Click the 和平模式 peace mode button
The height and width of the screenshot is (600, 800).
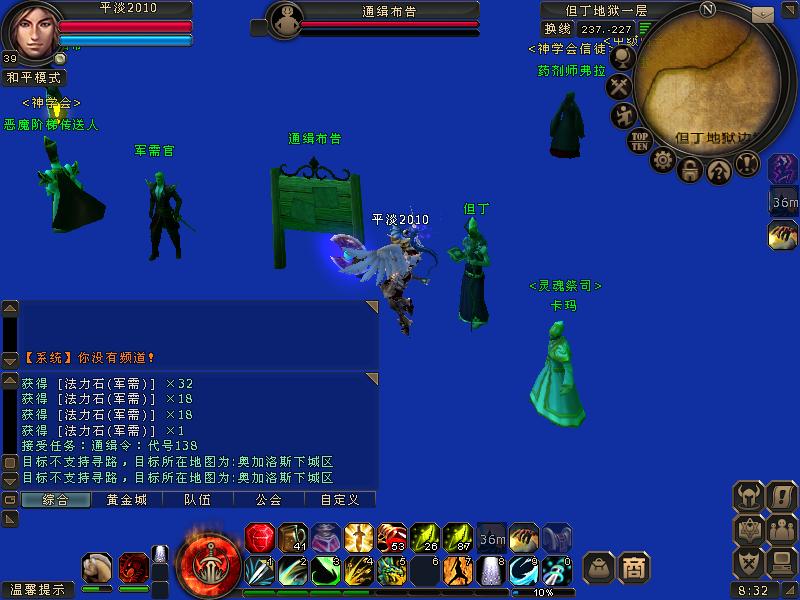click(x=33, y=77)
